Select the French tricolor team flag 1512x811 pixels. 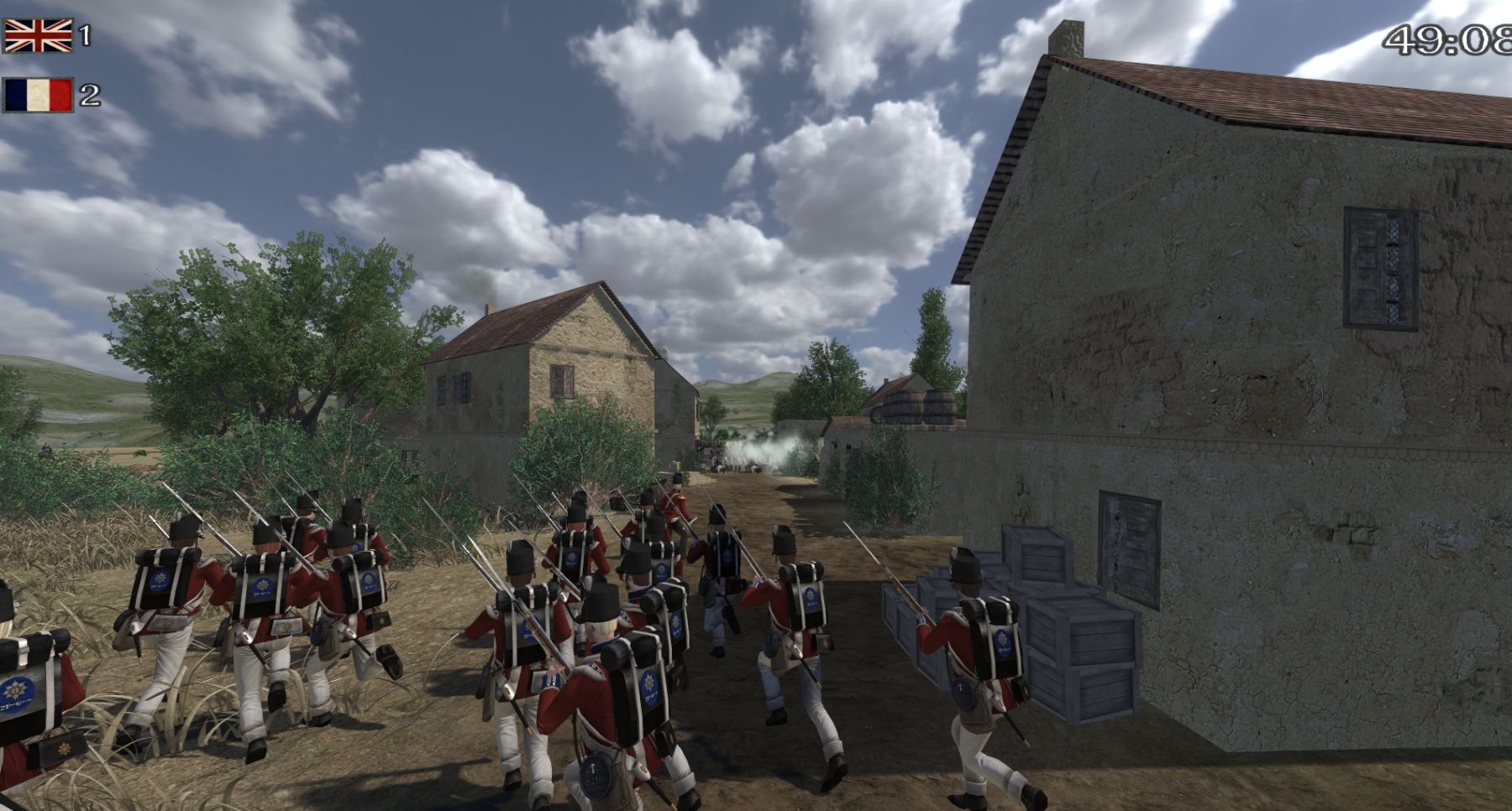pos(39,95)
